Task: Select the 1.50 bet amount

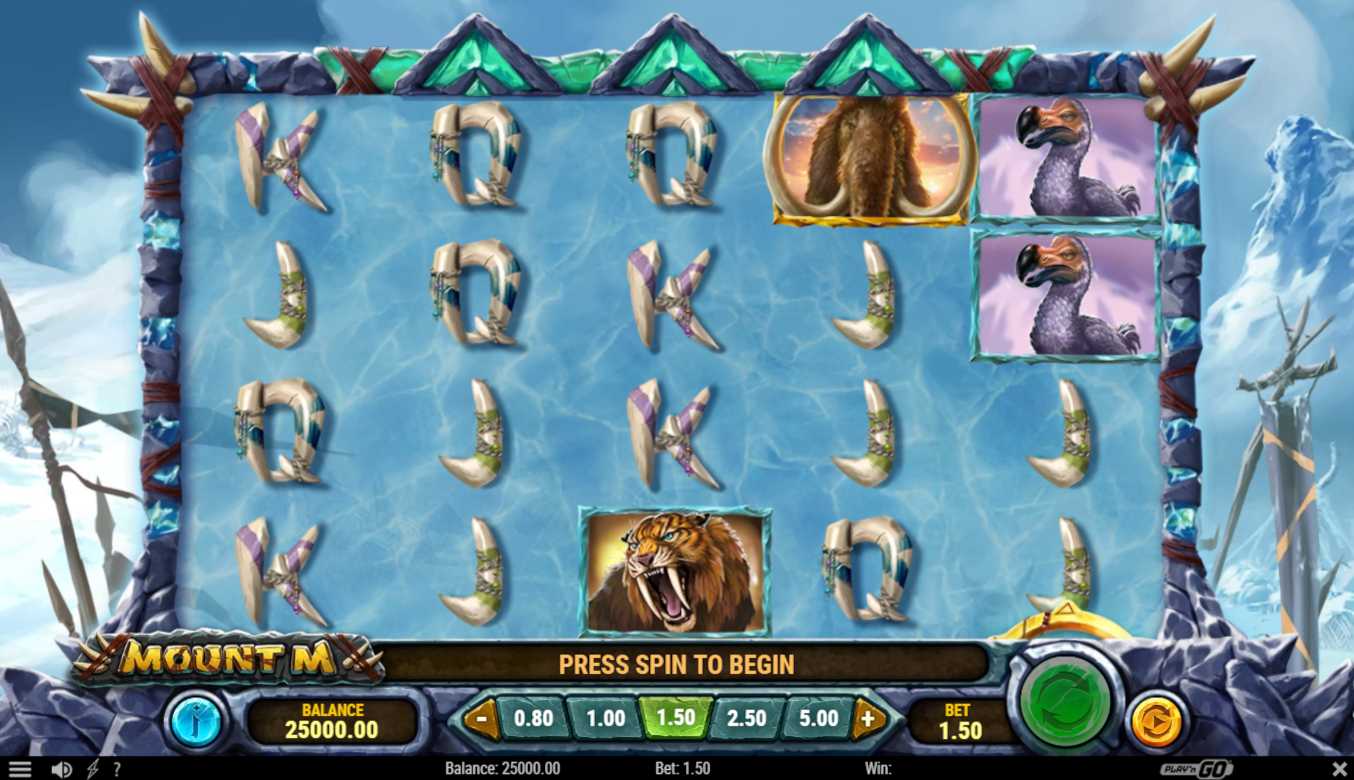Action: 675,718
